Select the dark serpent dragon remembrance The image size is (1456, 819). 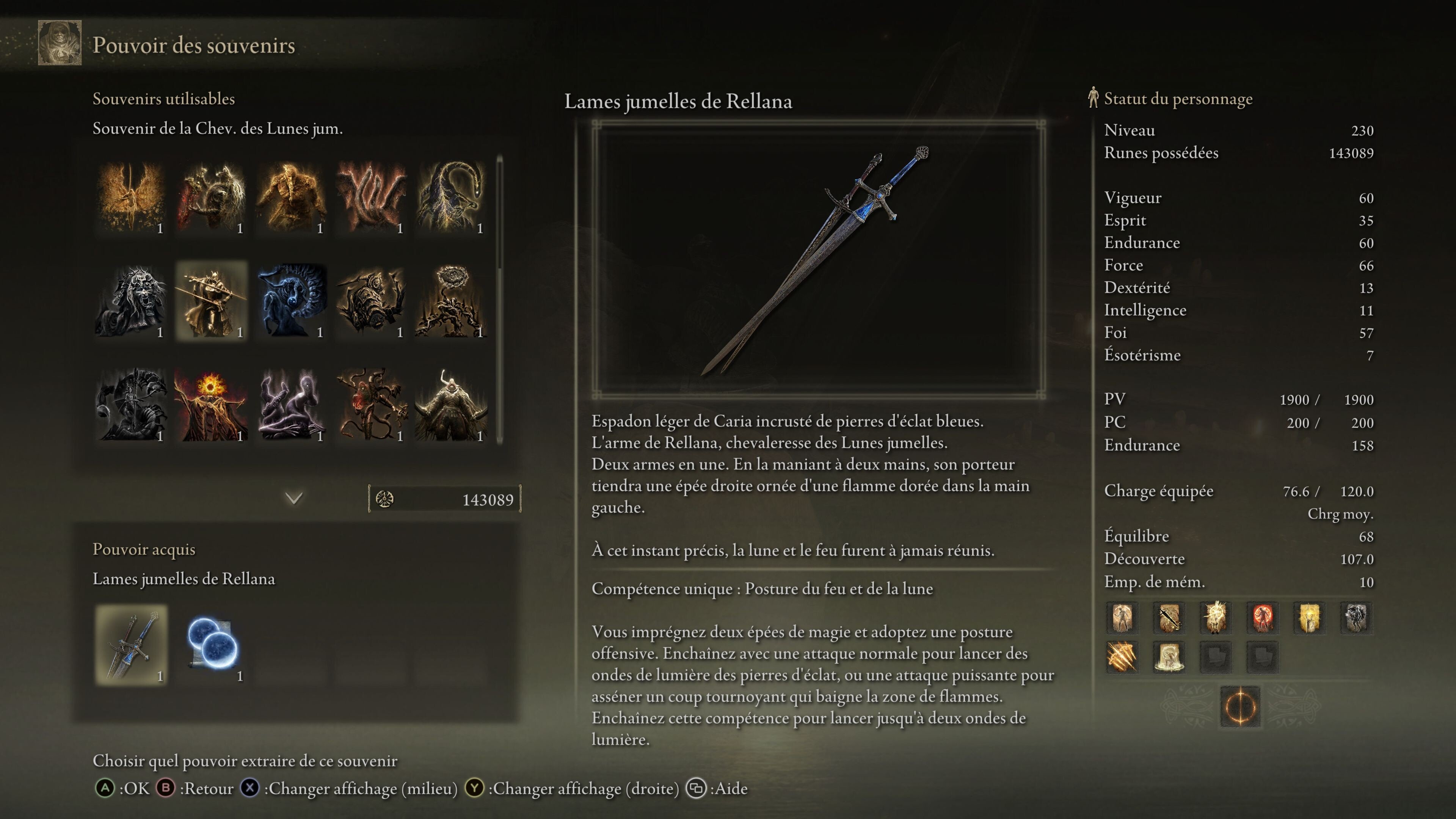452,197
